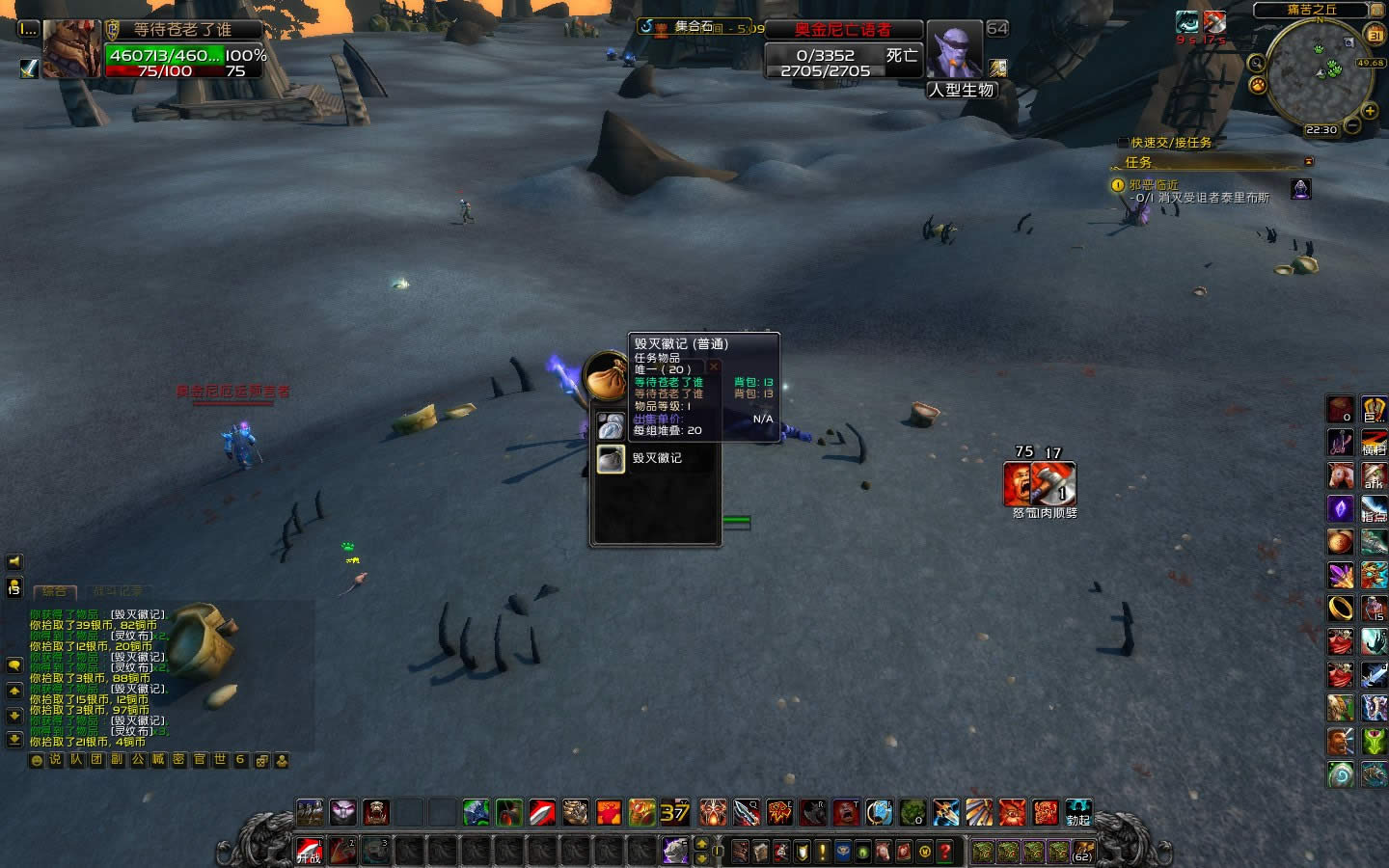Viewport: 1389px width, 868px height.
Task: Open the emoji smiley chat button
Action: click(x=37, y=760)
